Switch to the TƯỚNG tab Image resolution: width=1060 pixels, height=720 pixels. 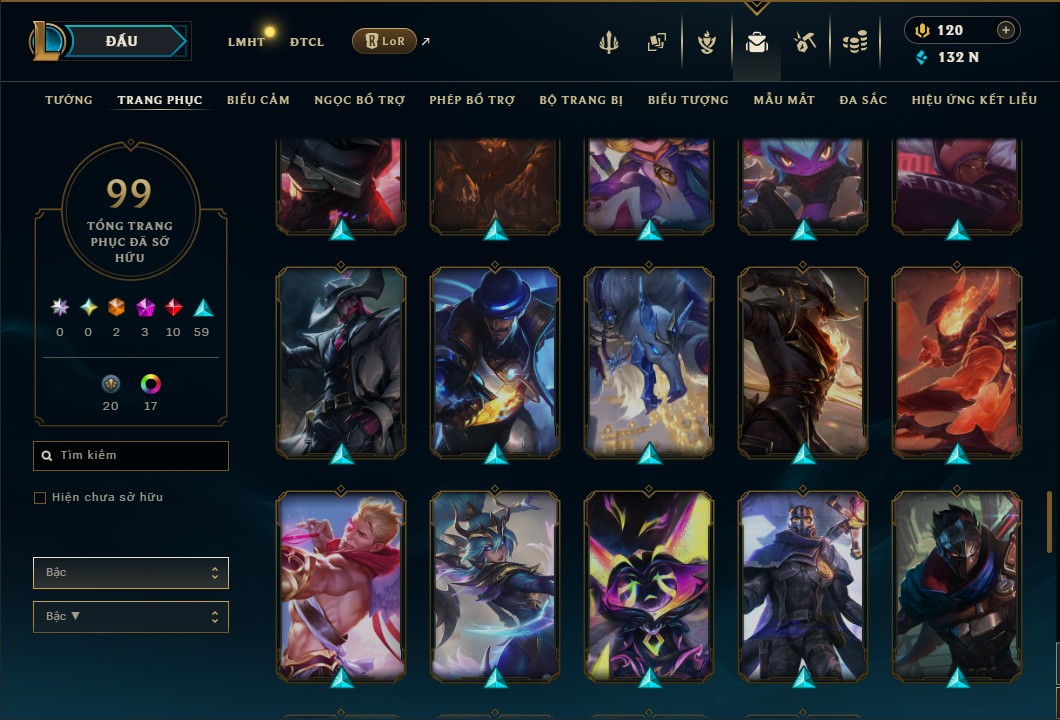click(x=69, y=100)
